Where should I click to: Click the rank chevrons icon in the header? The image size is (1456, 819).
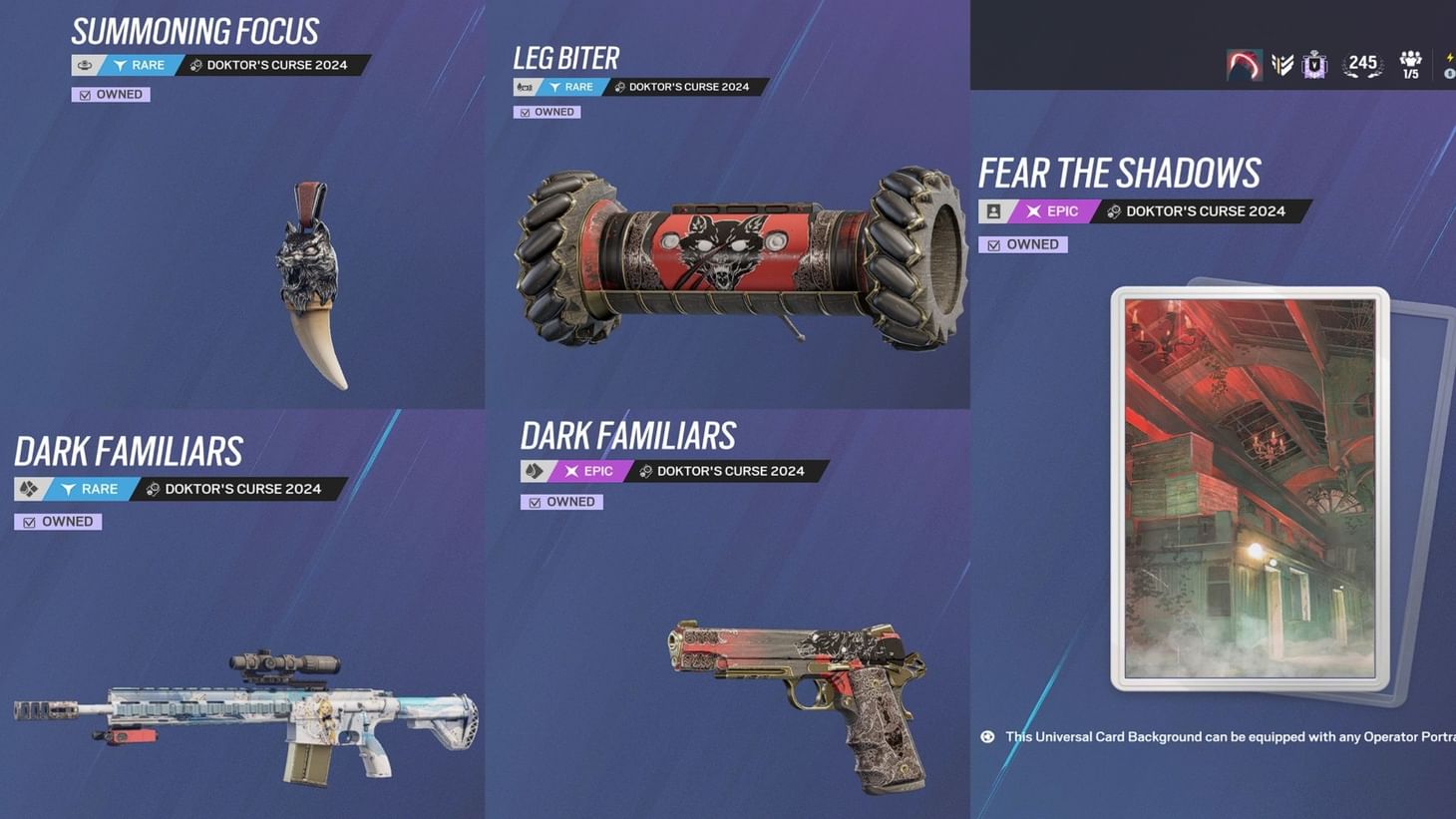click(x=1282, y=64)
